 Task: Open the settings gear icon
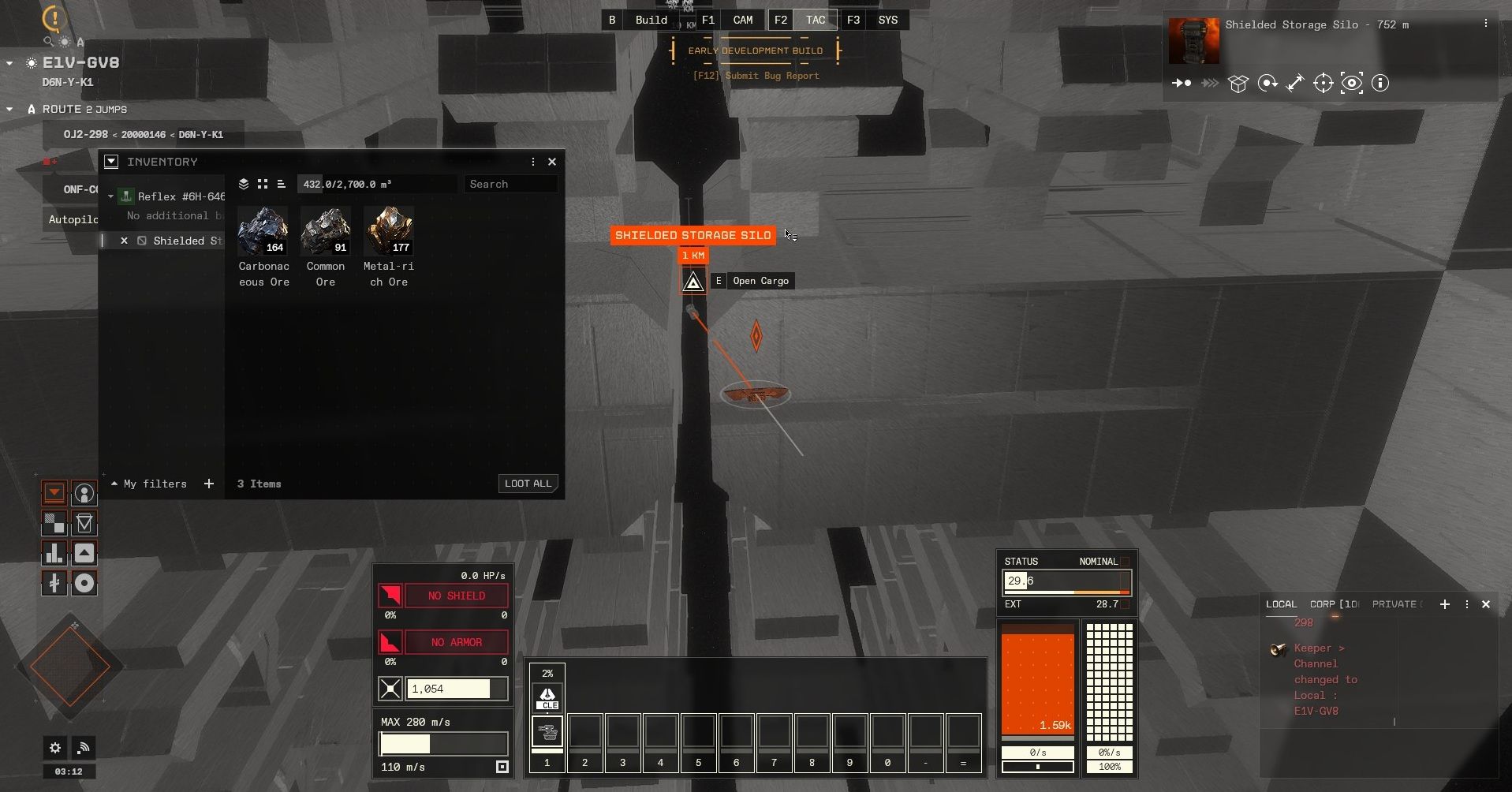pyautogui.click(x=55, y=747)
